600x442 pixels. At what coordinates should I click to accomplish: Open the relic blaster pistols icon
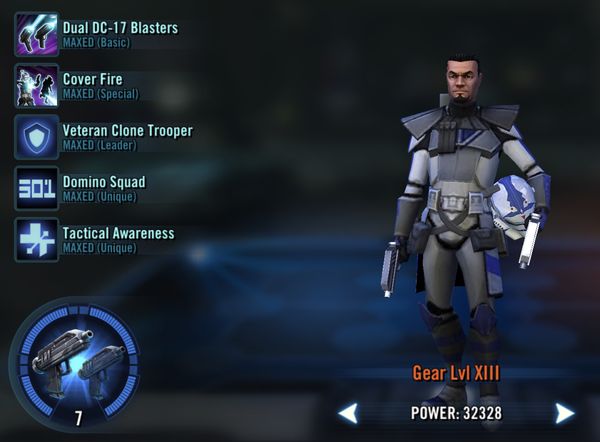click(x=75, y=358)
